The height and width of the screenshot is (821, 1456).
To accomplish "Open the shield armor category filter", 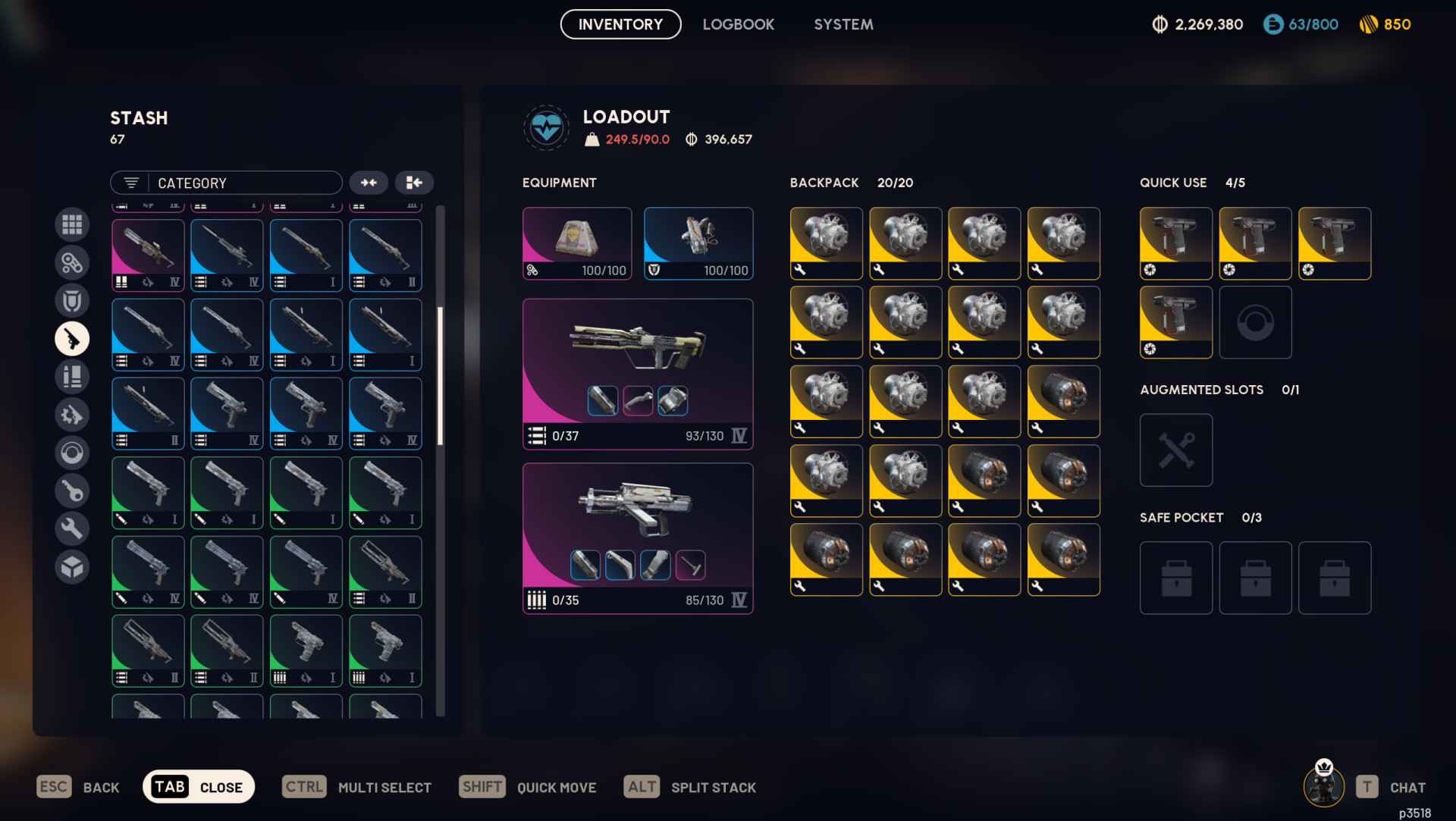I will pos(72,301).
